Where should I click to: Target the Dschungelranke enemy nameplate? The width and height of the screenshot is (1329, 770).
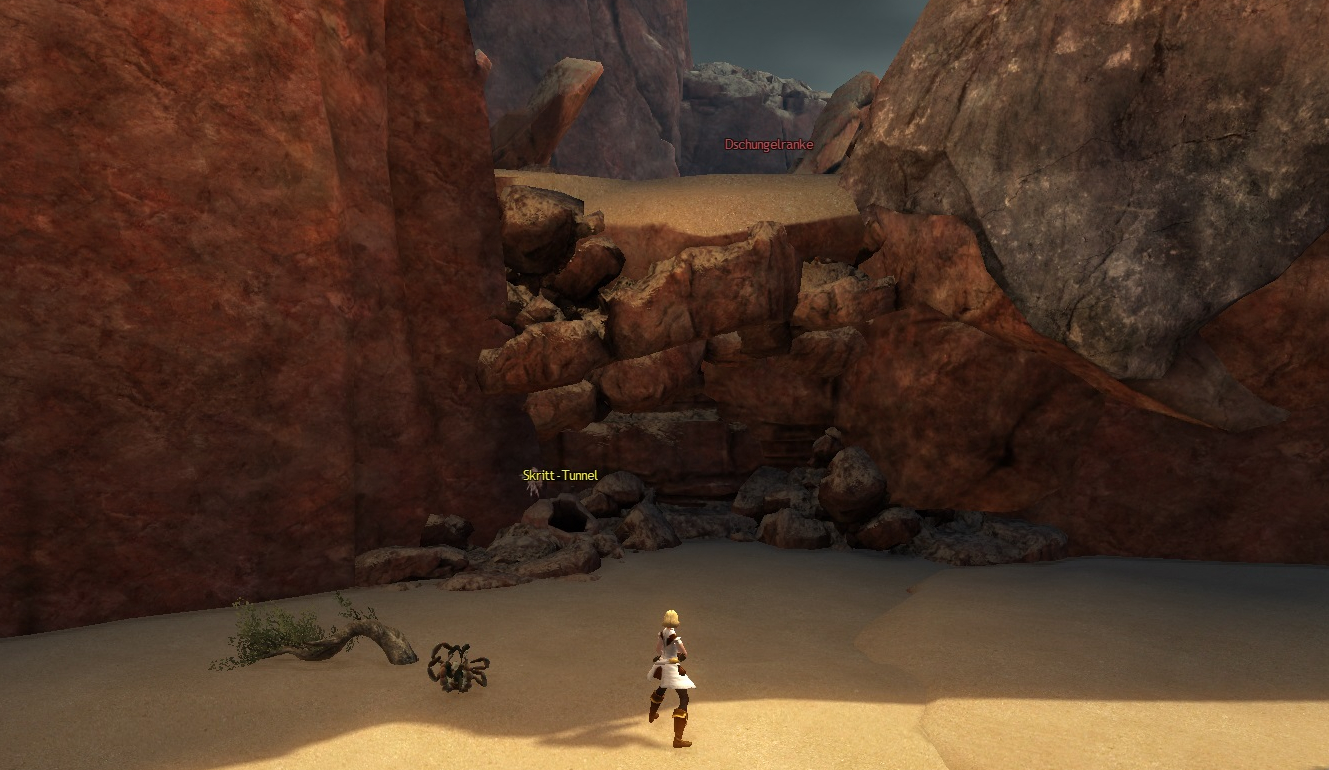click(x=768, y=144)
